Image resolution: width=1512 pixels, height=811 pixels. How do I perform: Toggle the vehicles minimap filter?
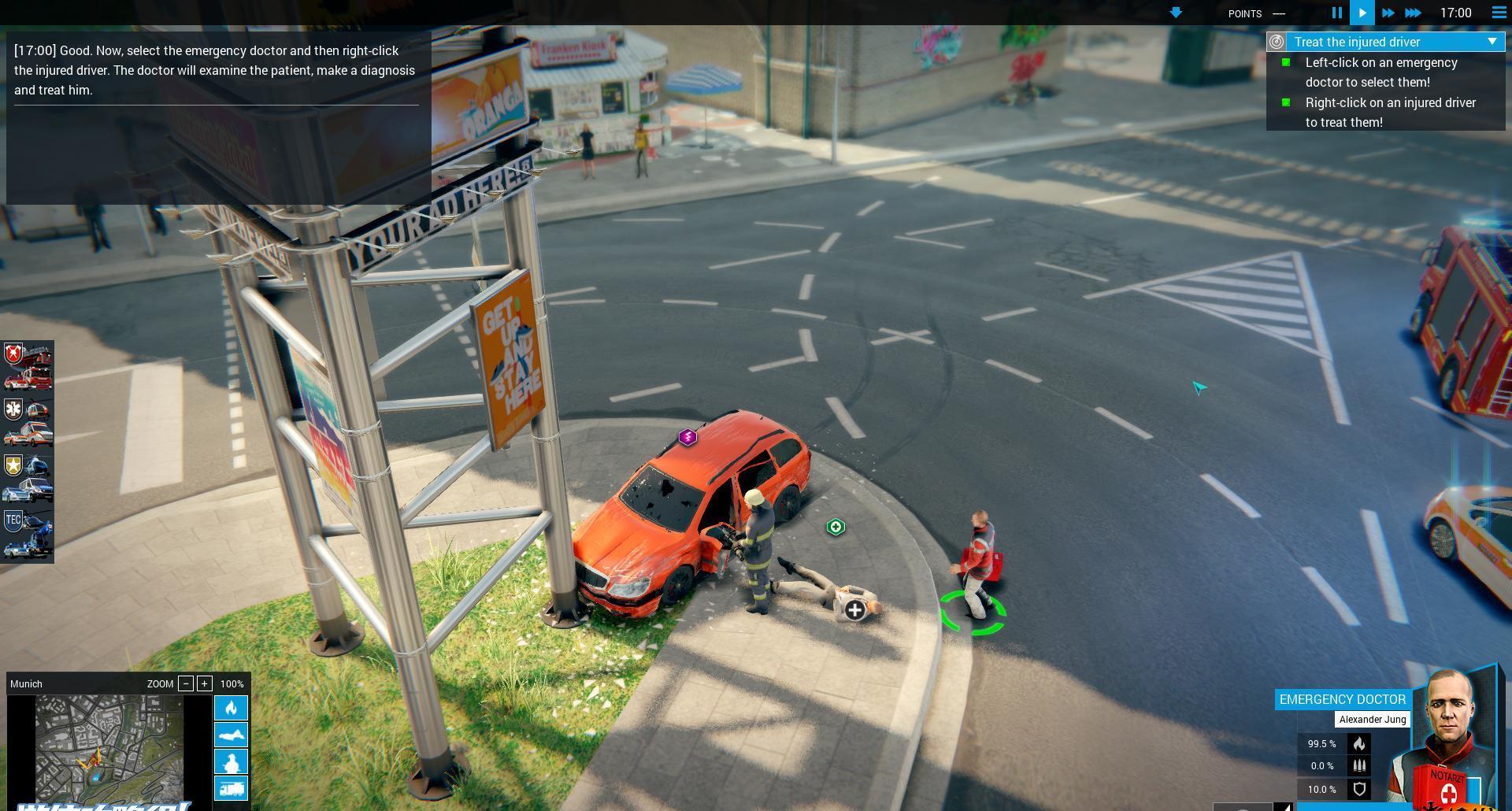[231, 788]
